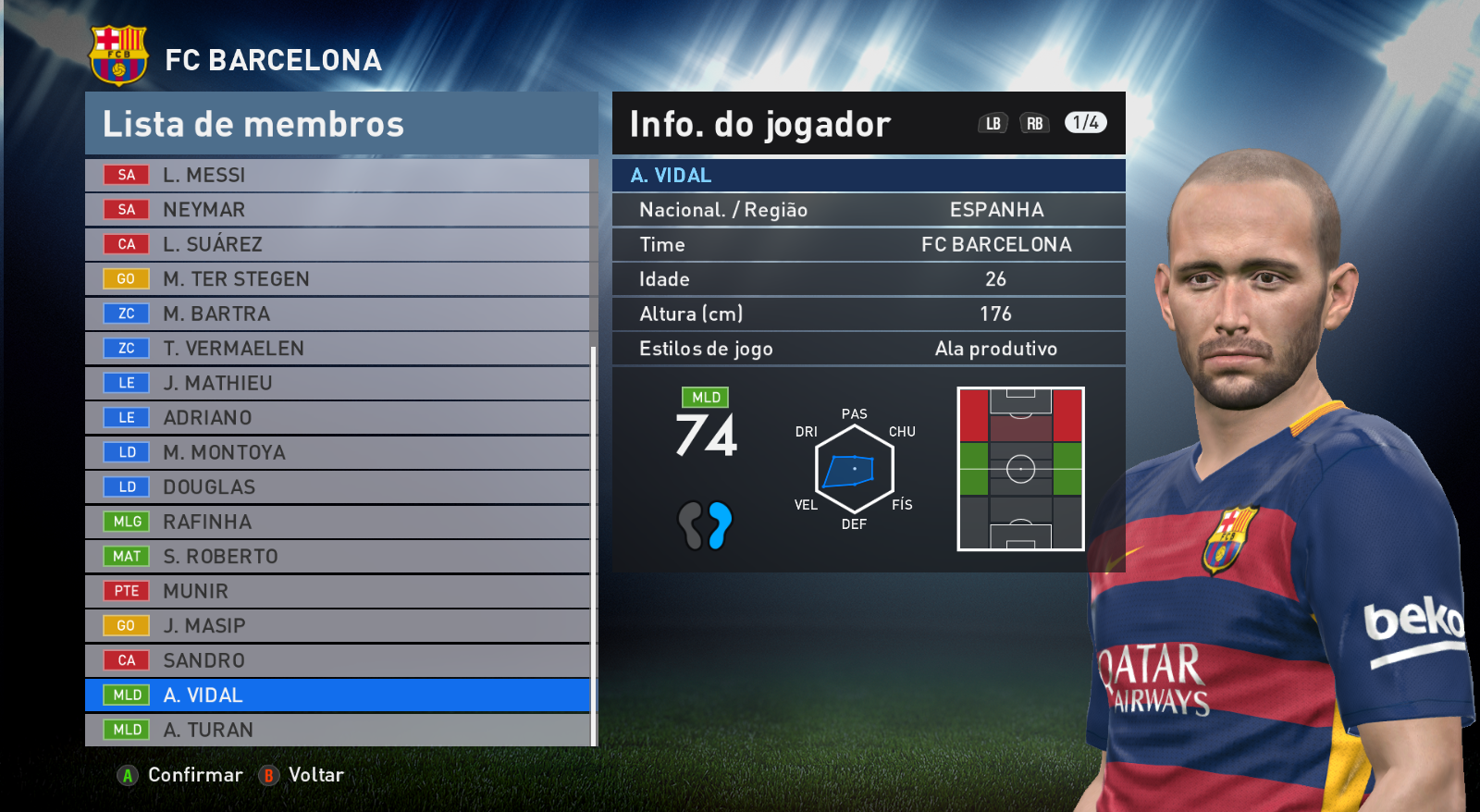The image size is (1480, 812).
Task: Select M. Montoya row
Action: coord(337,452)
